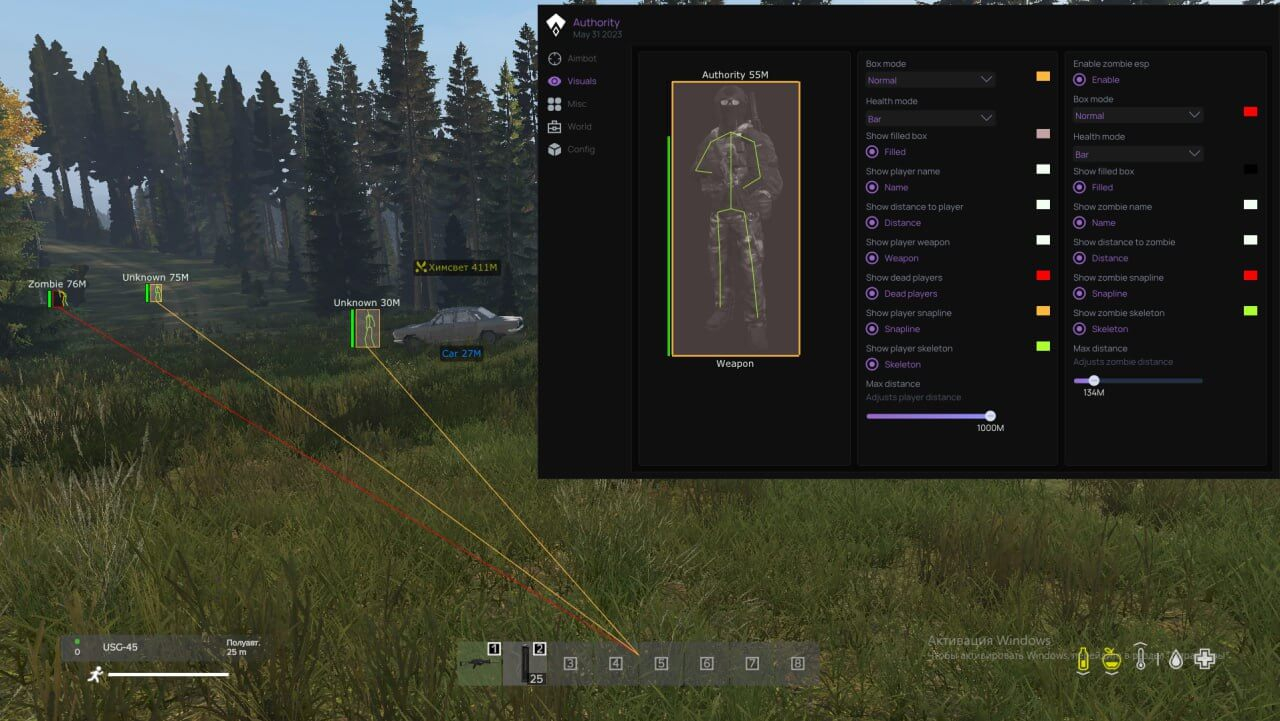The height and width of the screenshot is (721, 1280).
Task: Open the zombie Box mode dropdown
Action: click(1137, 114)
